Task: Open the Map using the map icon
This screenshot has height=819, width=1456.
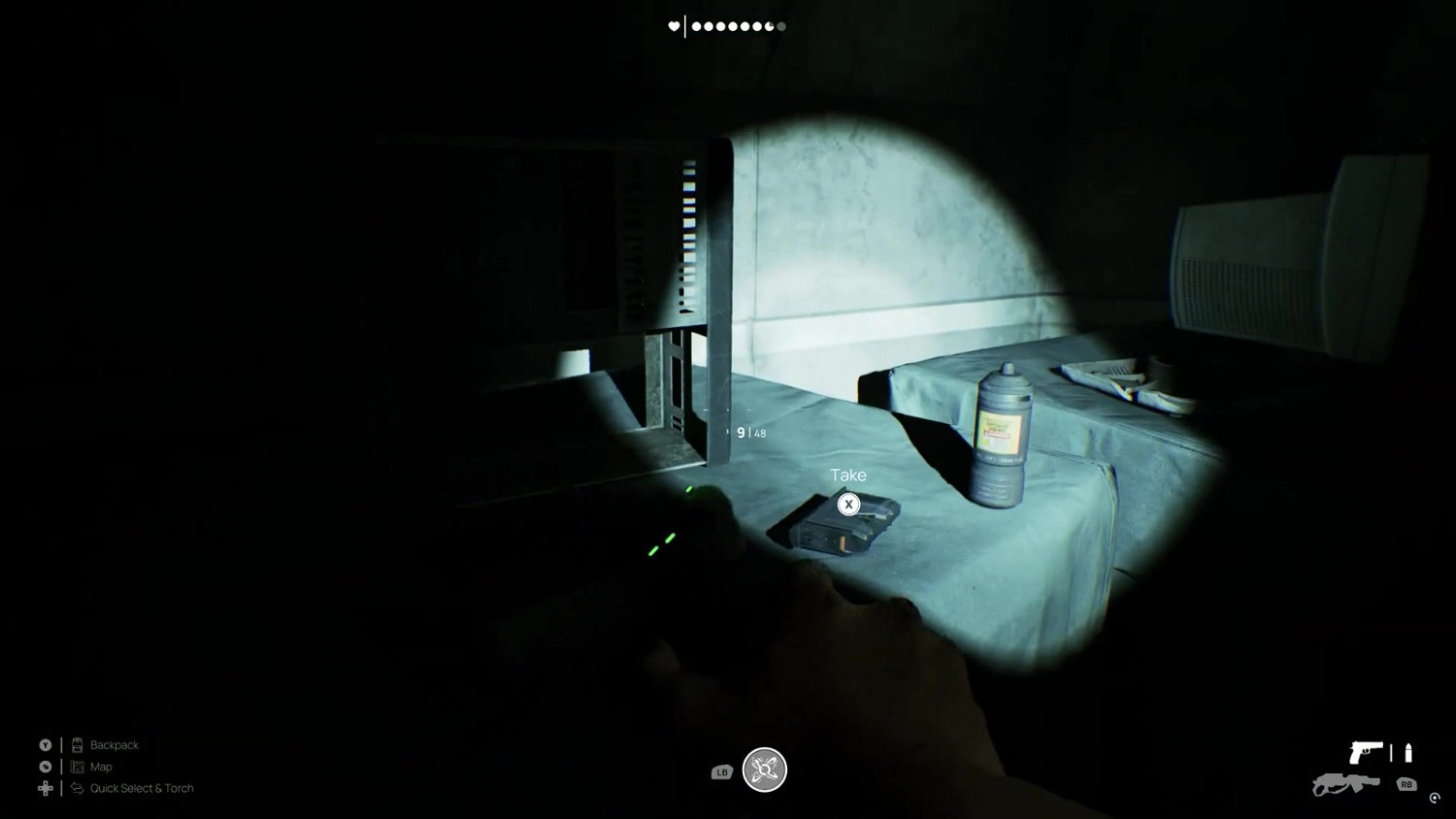Action: (77, 767)
